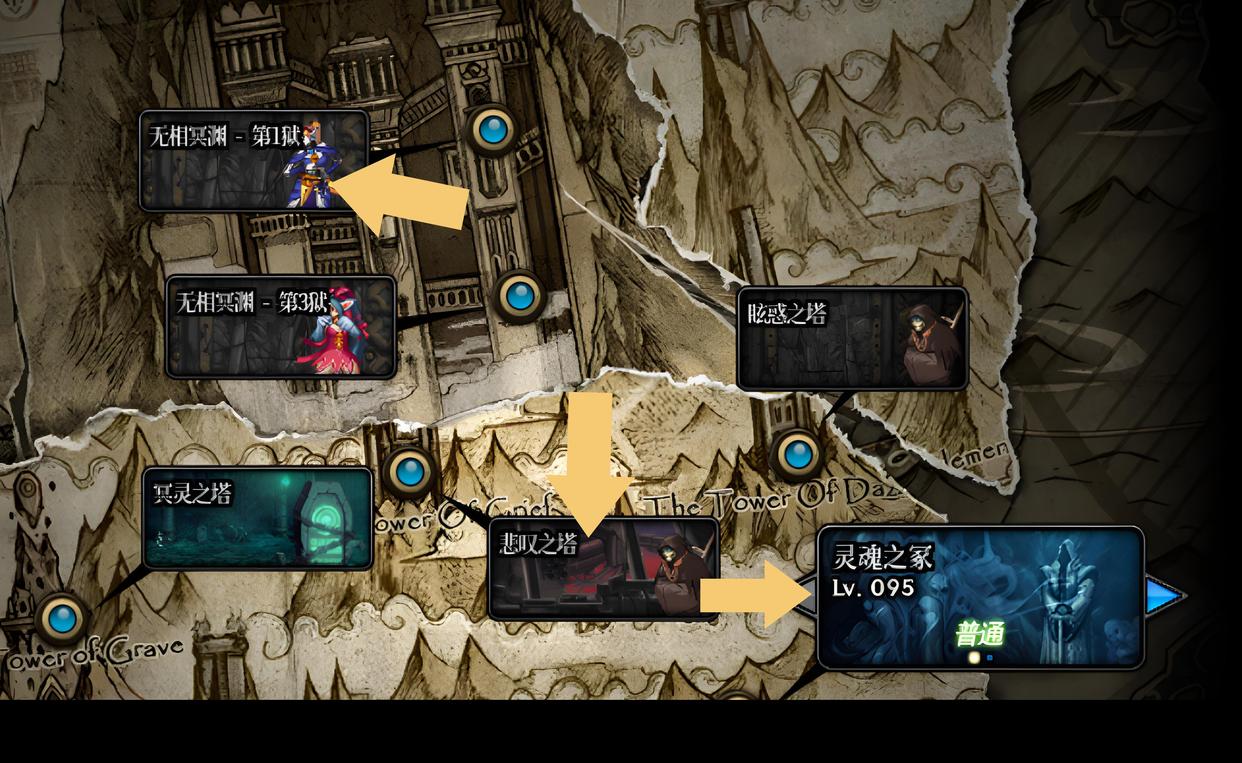Select the 无相冥渊 - 第1狱 dungeon card

pos(253,160)
